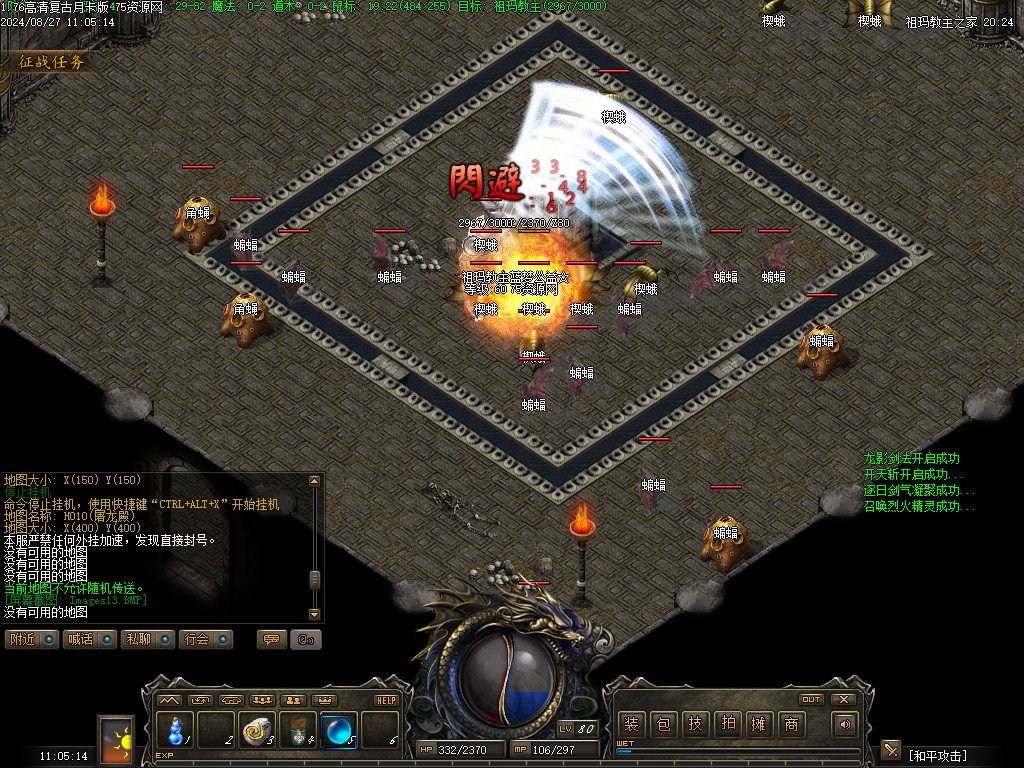Open the 征战任务 quest panel
Screen dimensions: 1024x768
(x=52, y=62)
